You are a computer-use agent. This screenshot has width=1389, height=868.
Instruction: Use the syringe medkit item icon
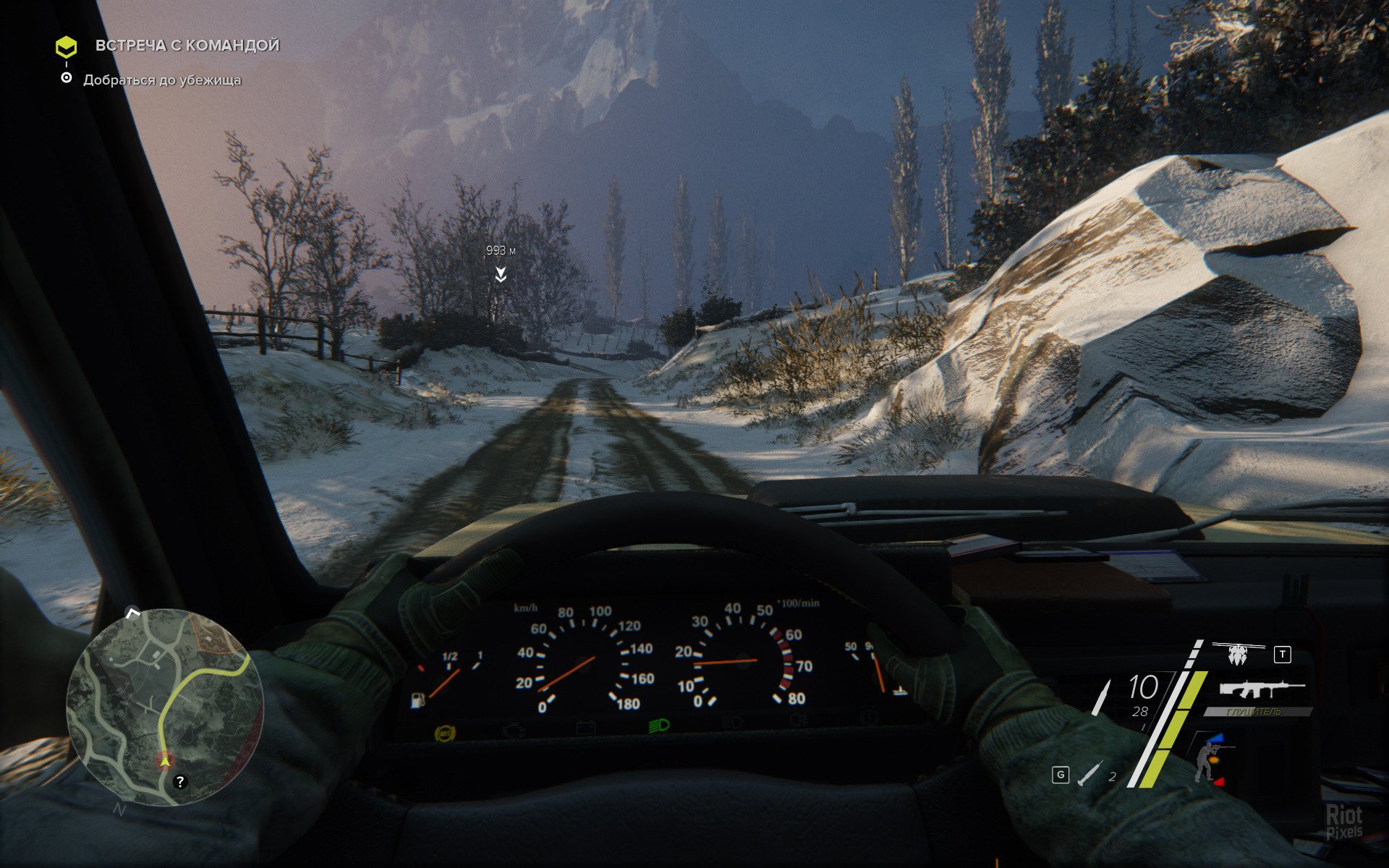[1089, 775]
